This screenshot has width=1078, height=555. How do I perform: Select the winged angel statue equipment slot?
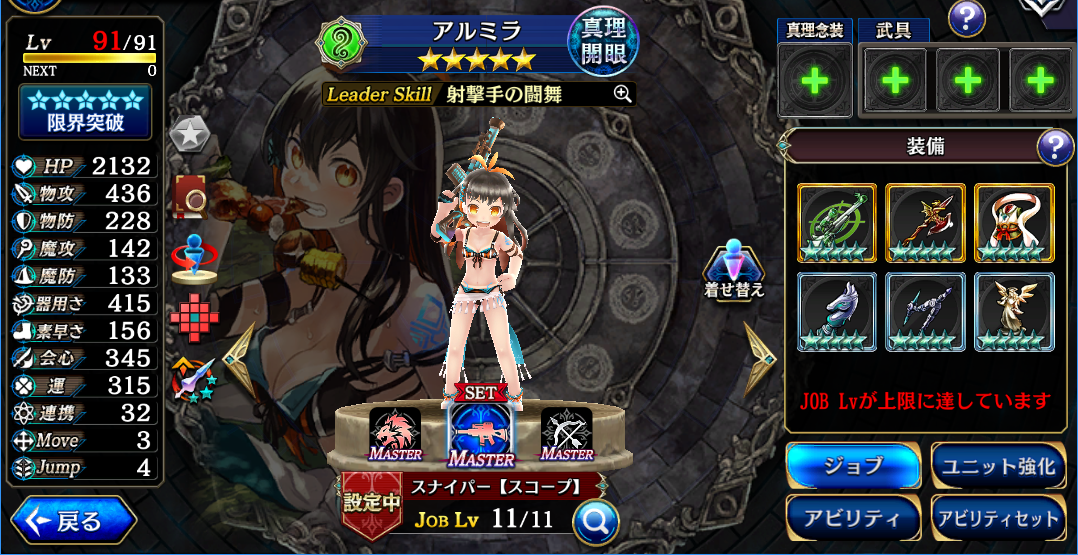point(1014,311)
